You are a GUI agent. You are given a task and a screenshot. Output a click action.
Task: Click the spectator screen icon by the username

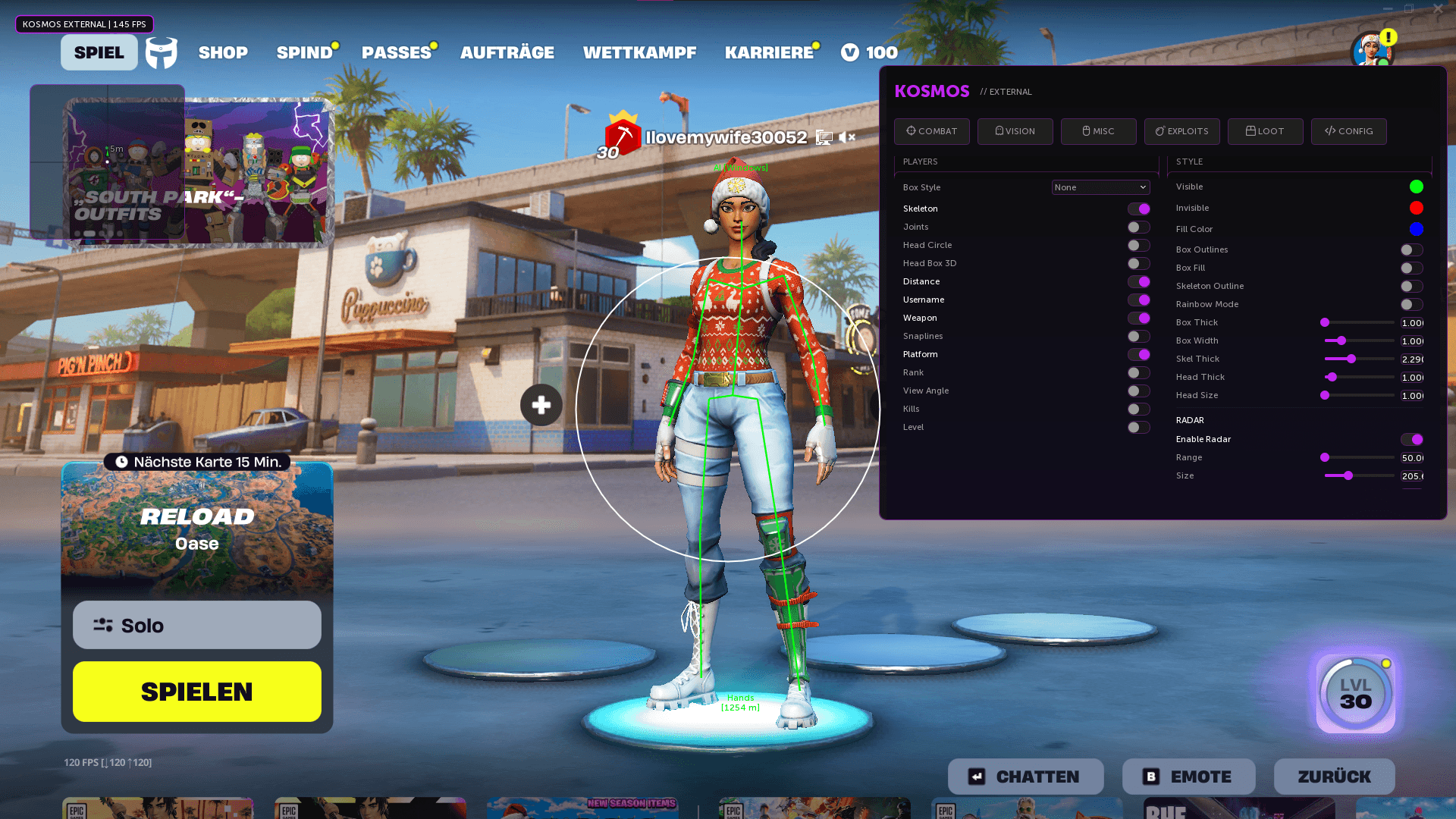(x=824, y=138)
